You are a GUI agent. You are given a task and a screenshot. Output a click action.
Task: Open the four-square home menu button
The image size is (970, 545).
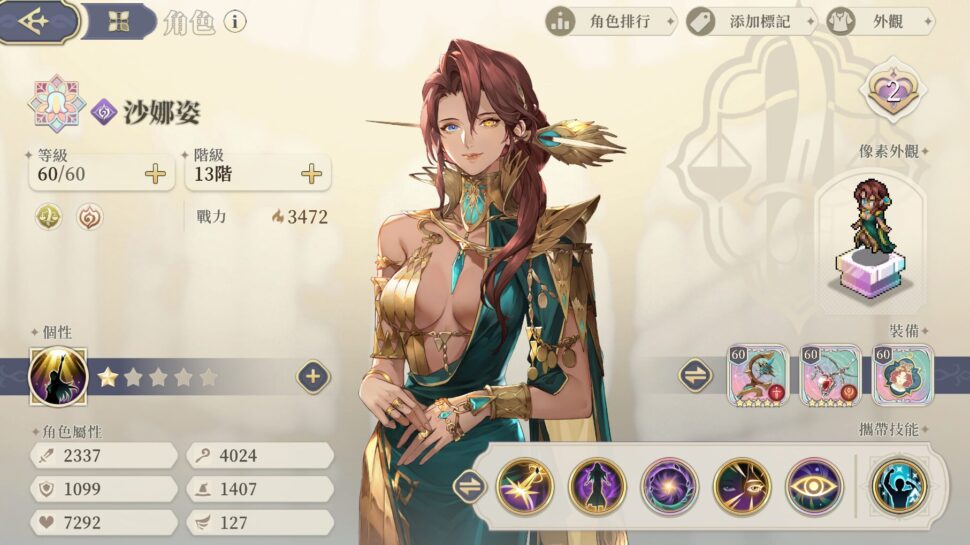point(119,21)
